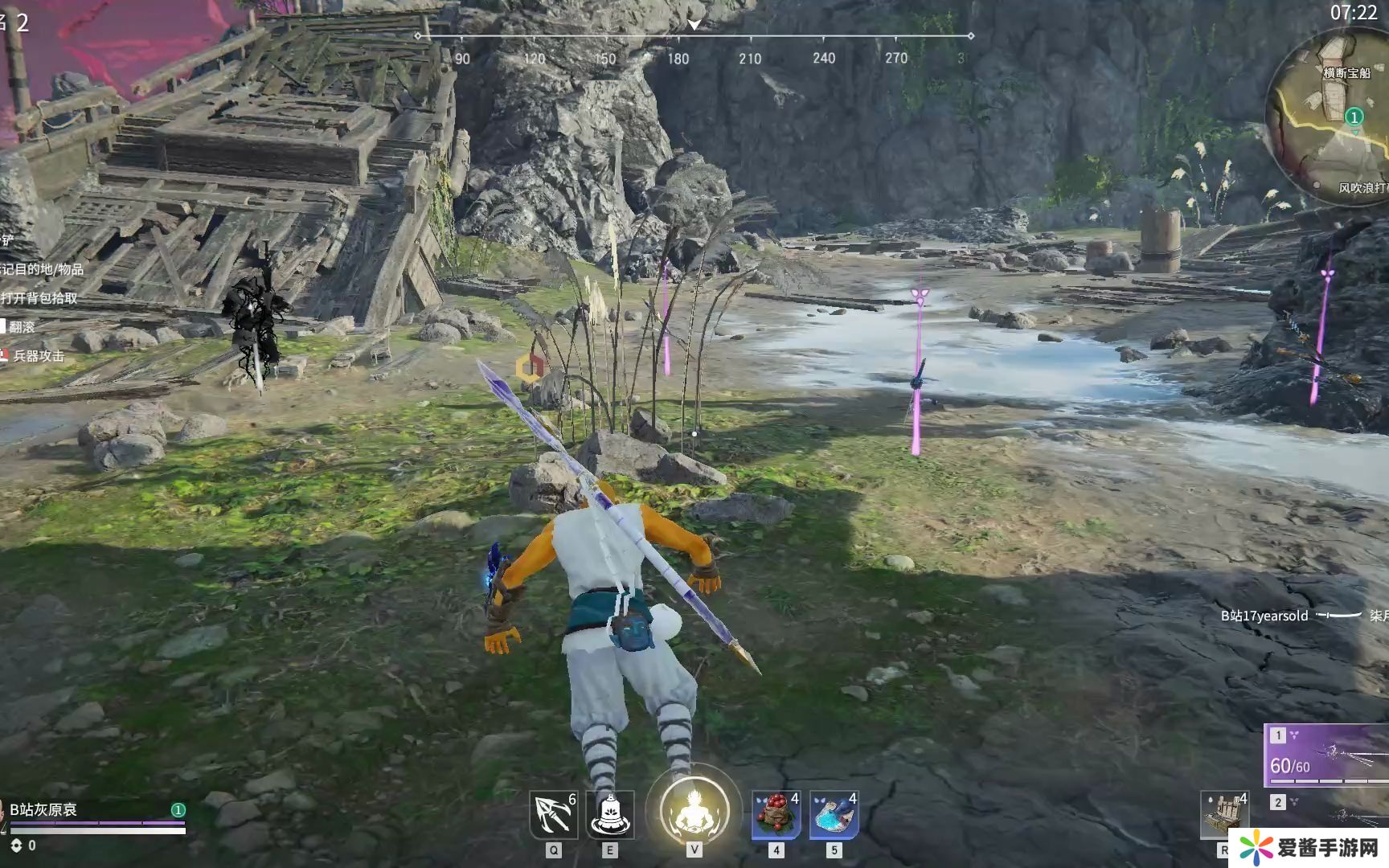
Task: Trigger the glowing ultimate ability icon
Action: click(694, 810)
